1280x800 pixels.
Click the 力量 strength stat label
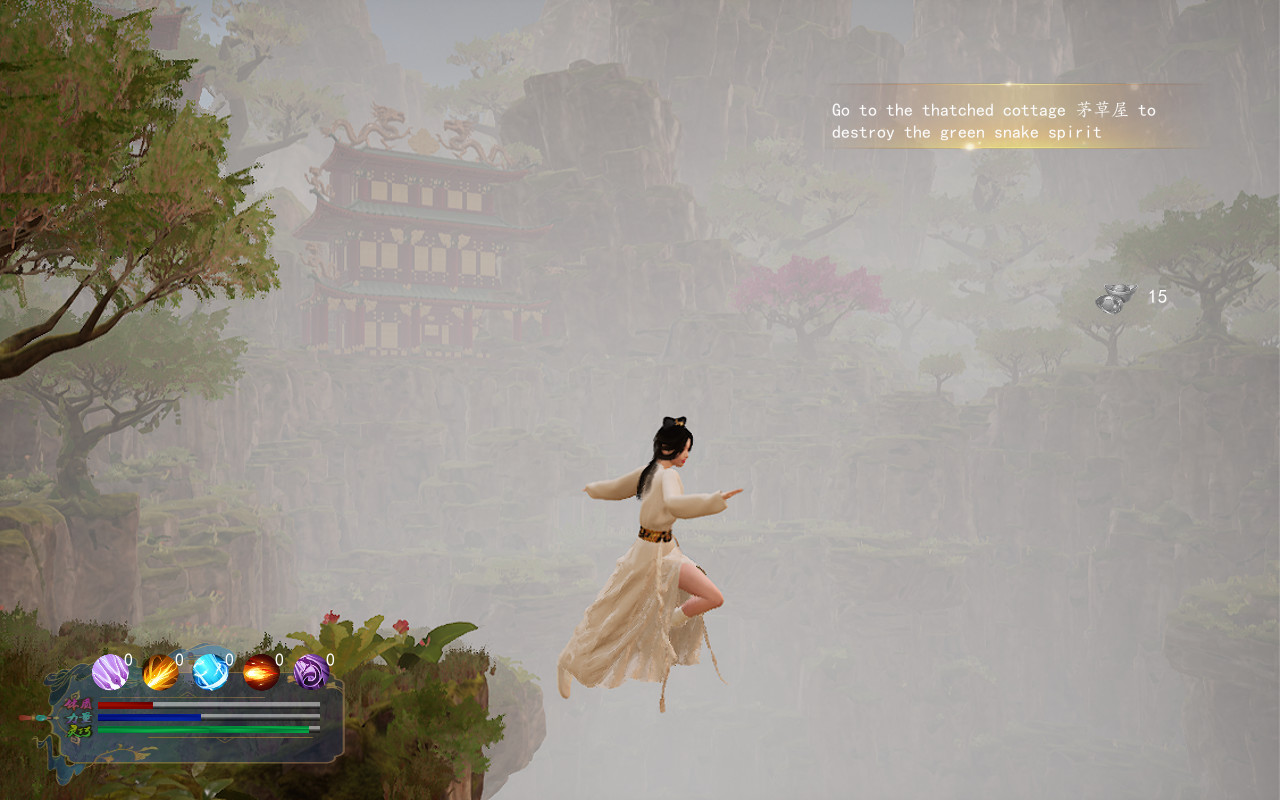coord(79,717)
